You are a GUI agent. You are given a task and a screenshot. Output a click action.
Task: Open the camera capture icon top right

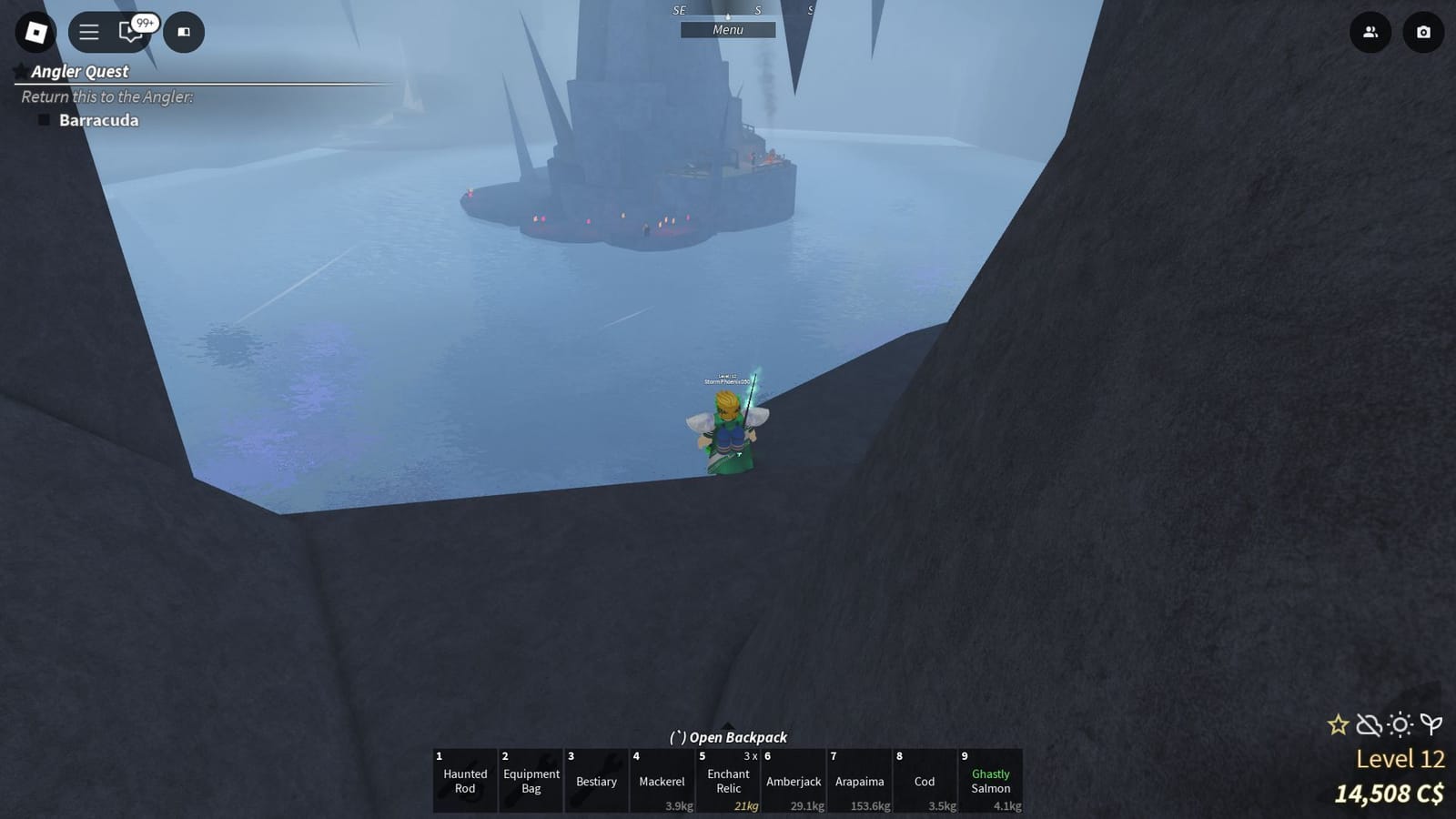(1421, 32)
